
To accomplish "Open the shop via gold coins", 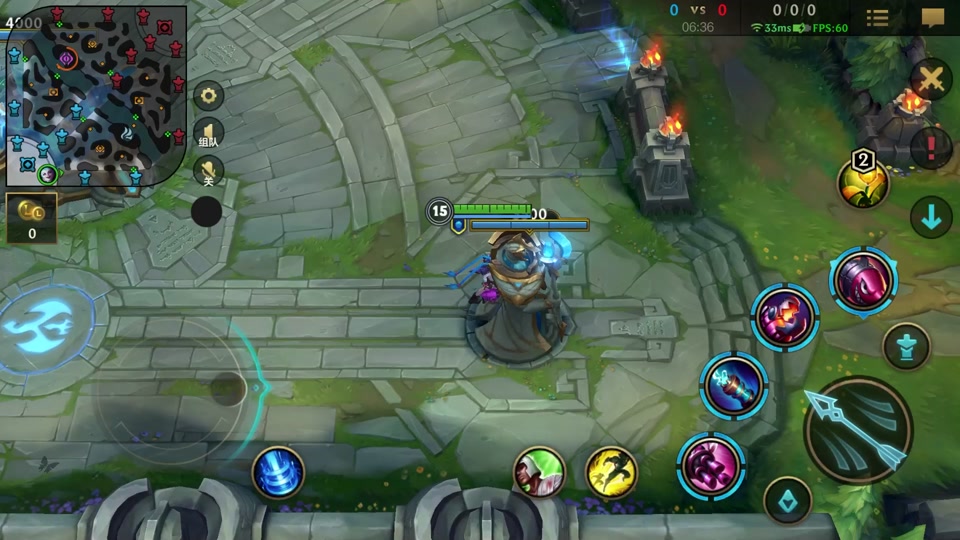I will coord(31,217).
